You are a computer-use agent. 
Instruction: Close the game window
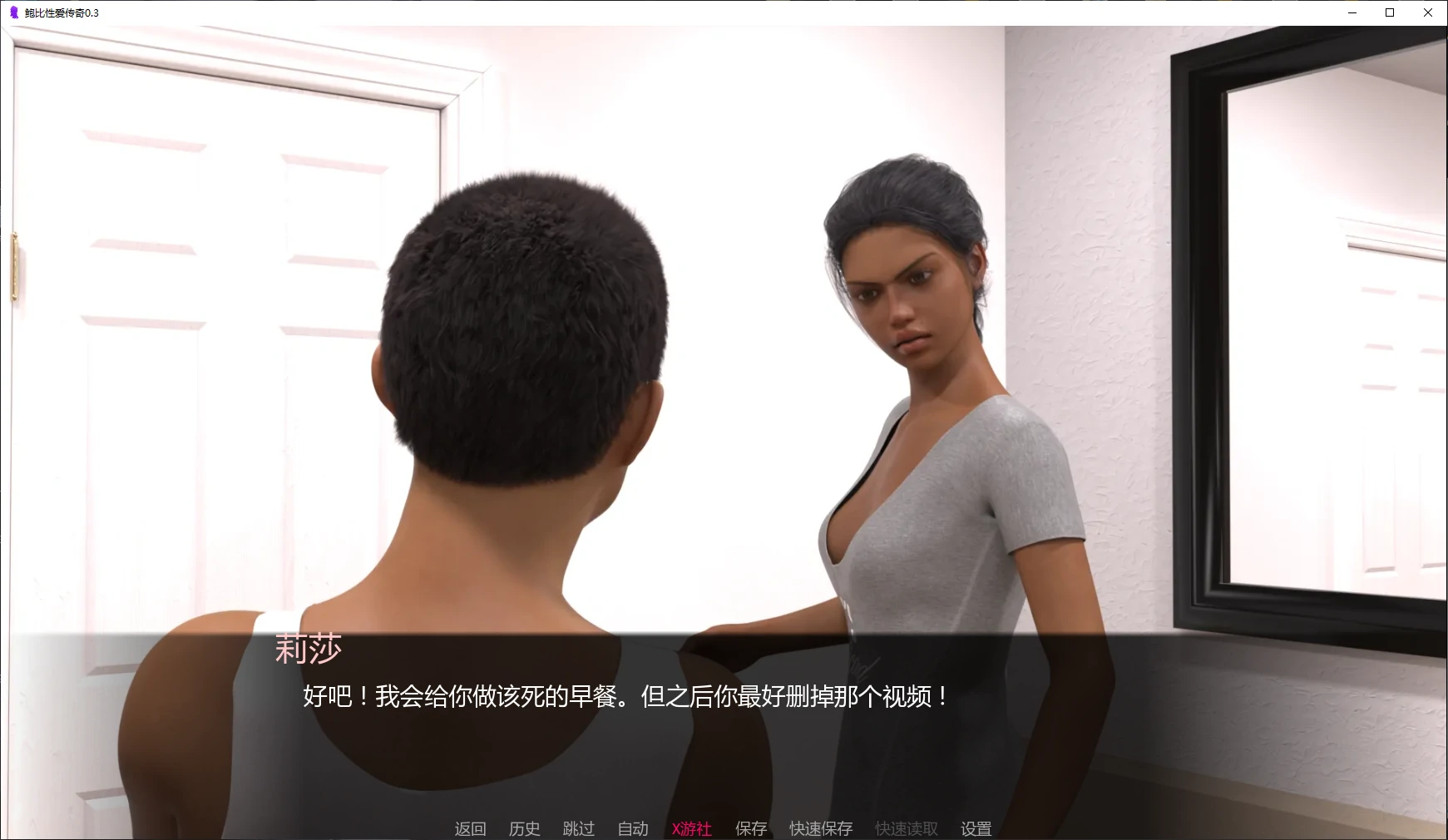(x=1427, y=12)
